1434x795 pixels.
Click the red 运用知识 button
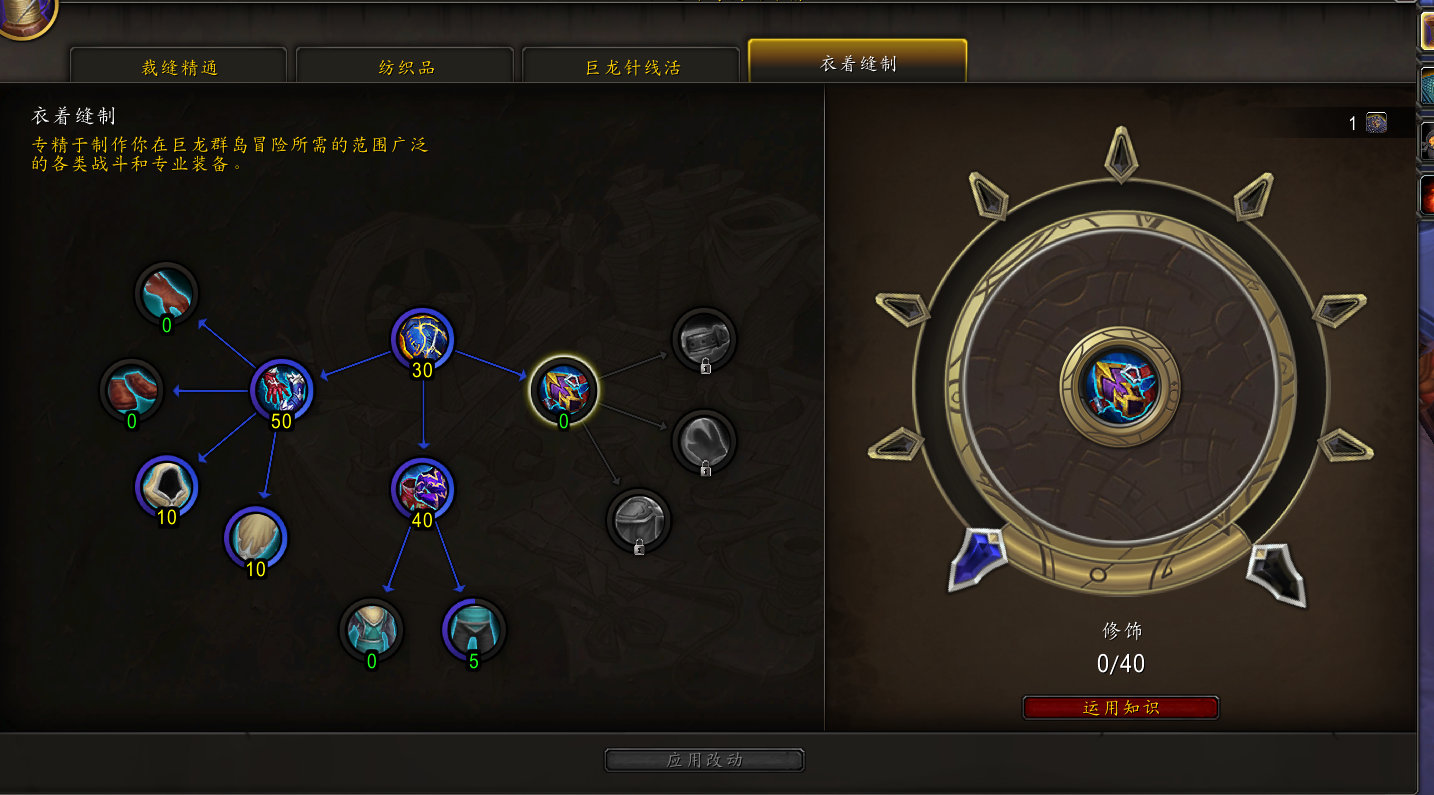(x=1120, y=708)
